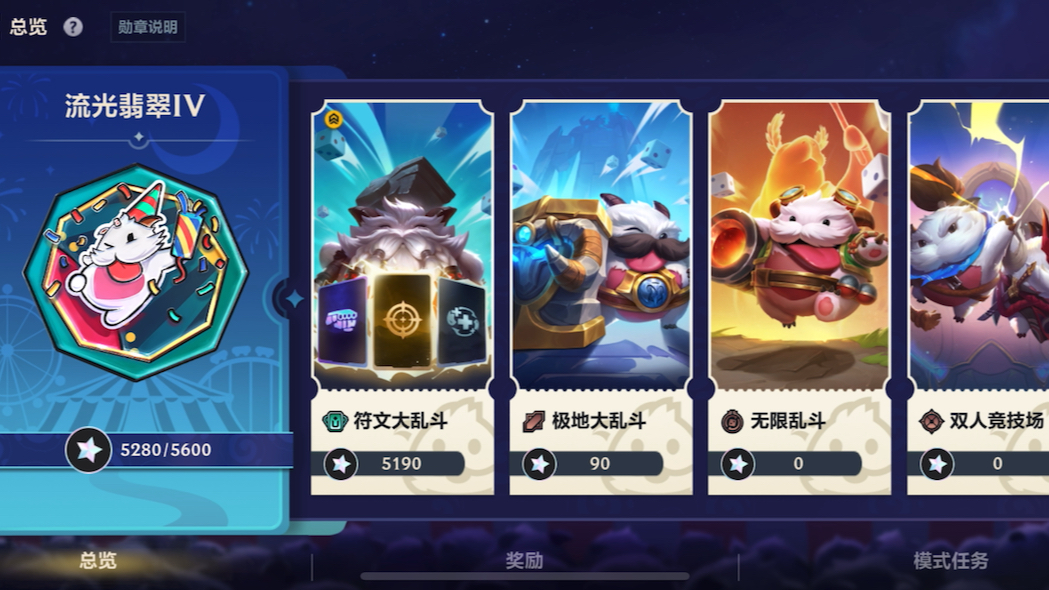Select the 总览 overview tab at bottom
Viewport: 1049px width, 590px height.
pos(98,561)
